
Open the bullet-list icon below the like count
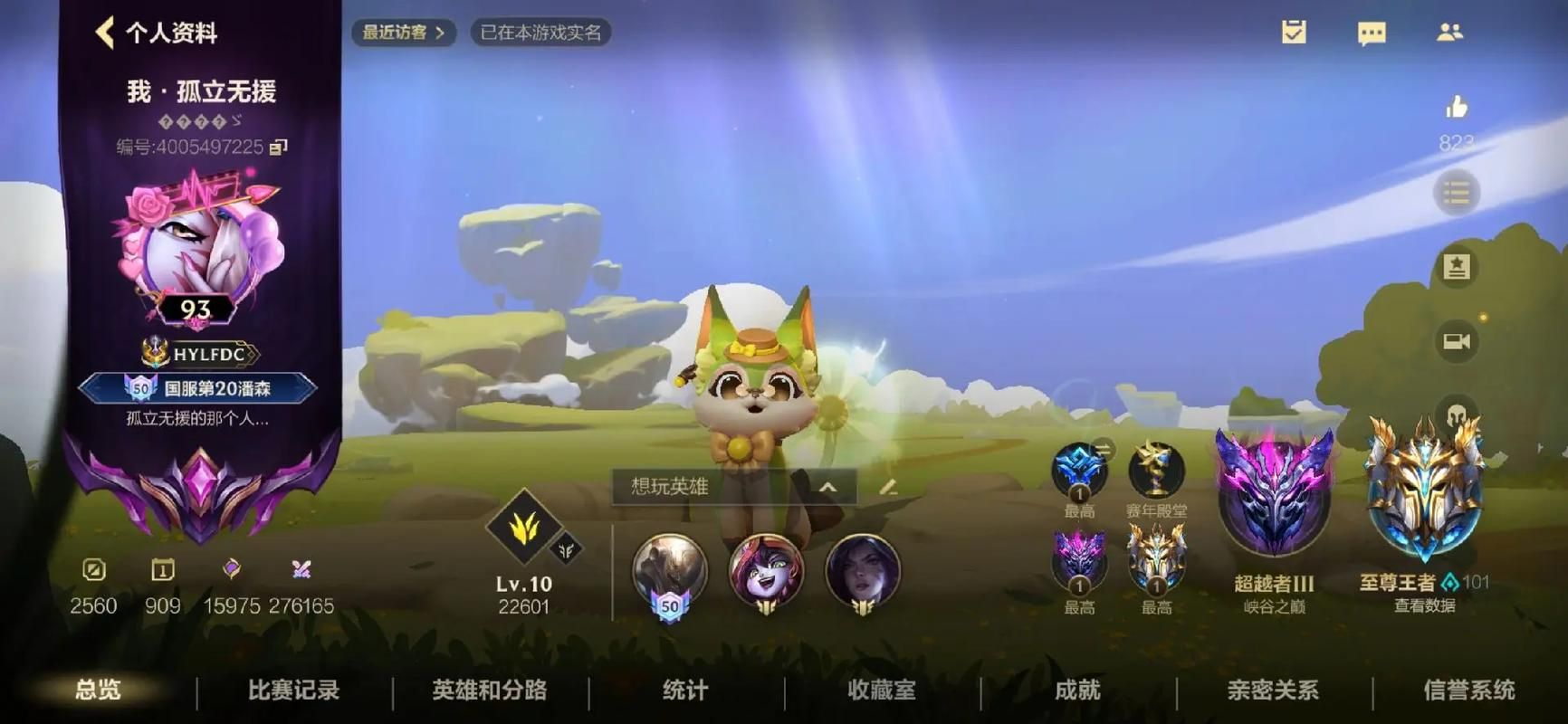point(1458,194)
